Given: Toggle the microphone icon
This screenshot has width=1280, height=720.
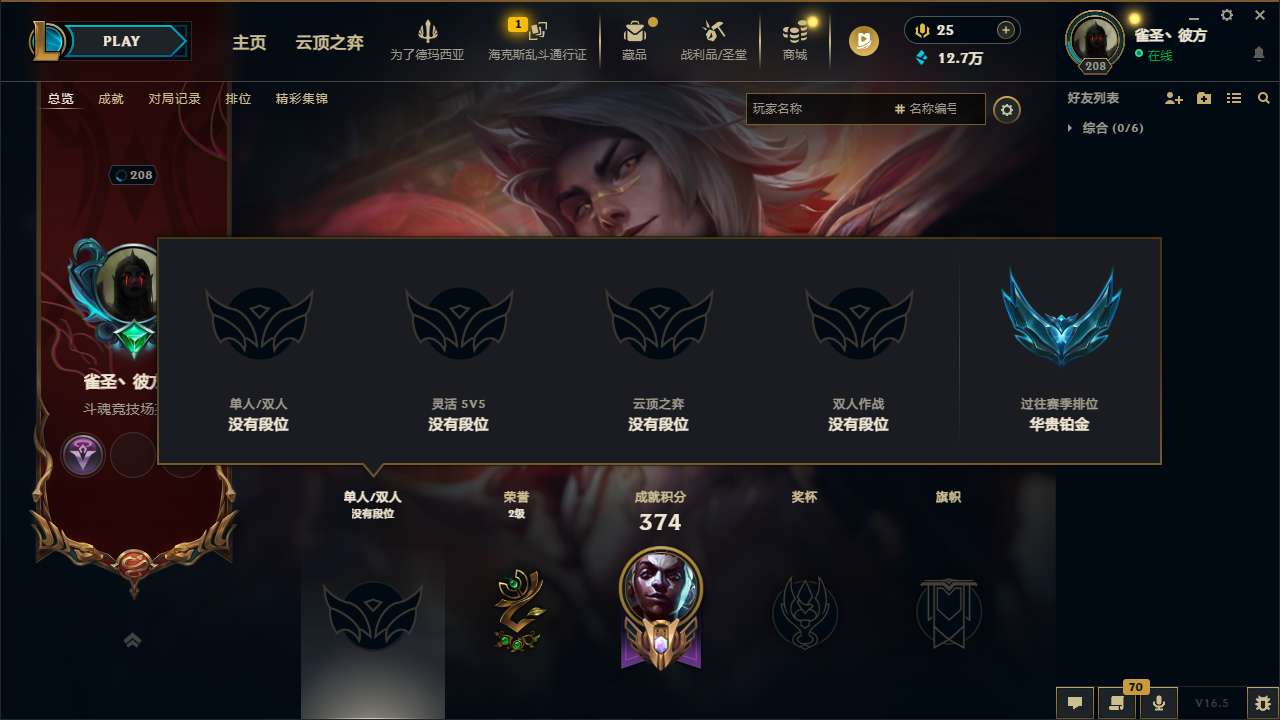Looking at the screenshot, I should coord(1159,703).
